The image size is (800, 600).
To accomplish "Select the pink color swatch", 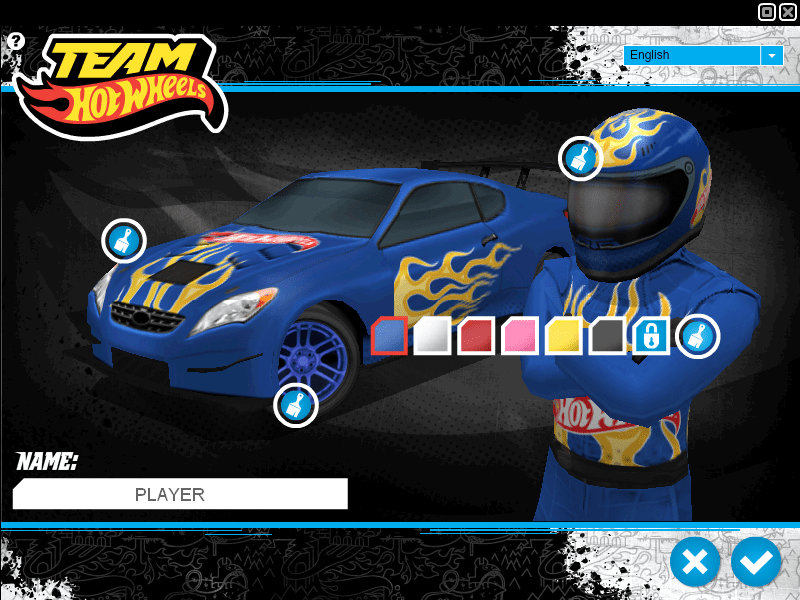I will coord(520,336).
